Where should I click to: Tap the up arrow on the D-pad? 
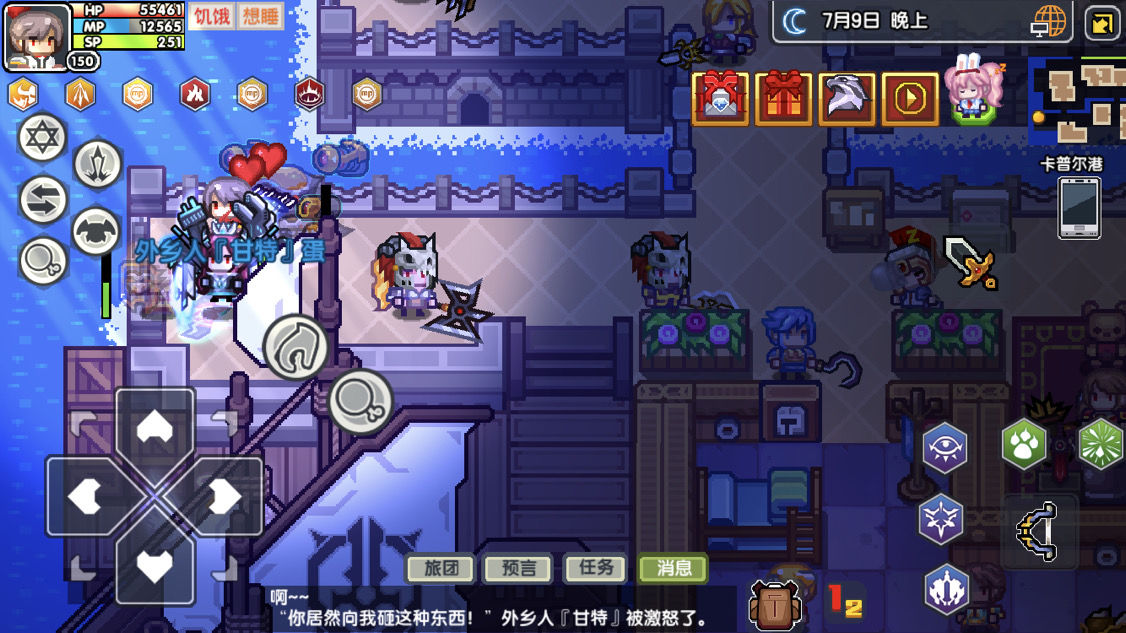click(153, 427)
